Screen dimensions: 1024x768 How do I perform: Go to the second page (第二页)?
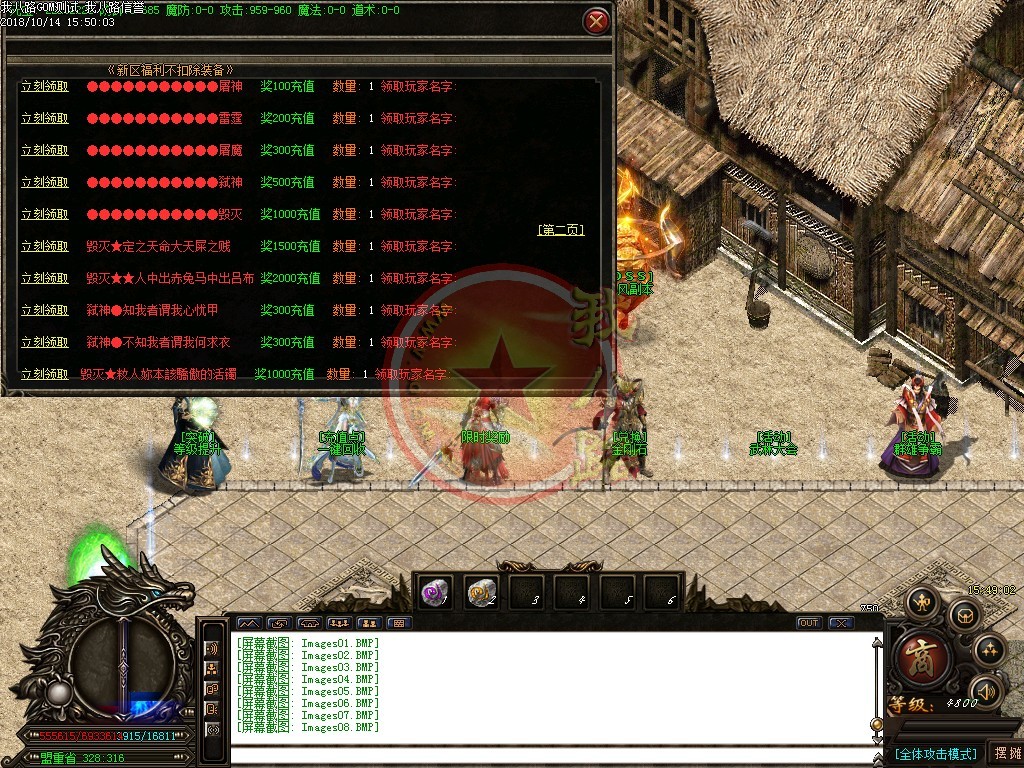(x=561, y=230)
